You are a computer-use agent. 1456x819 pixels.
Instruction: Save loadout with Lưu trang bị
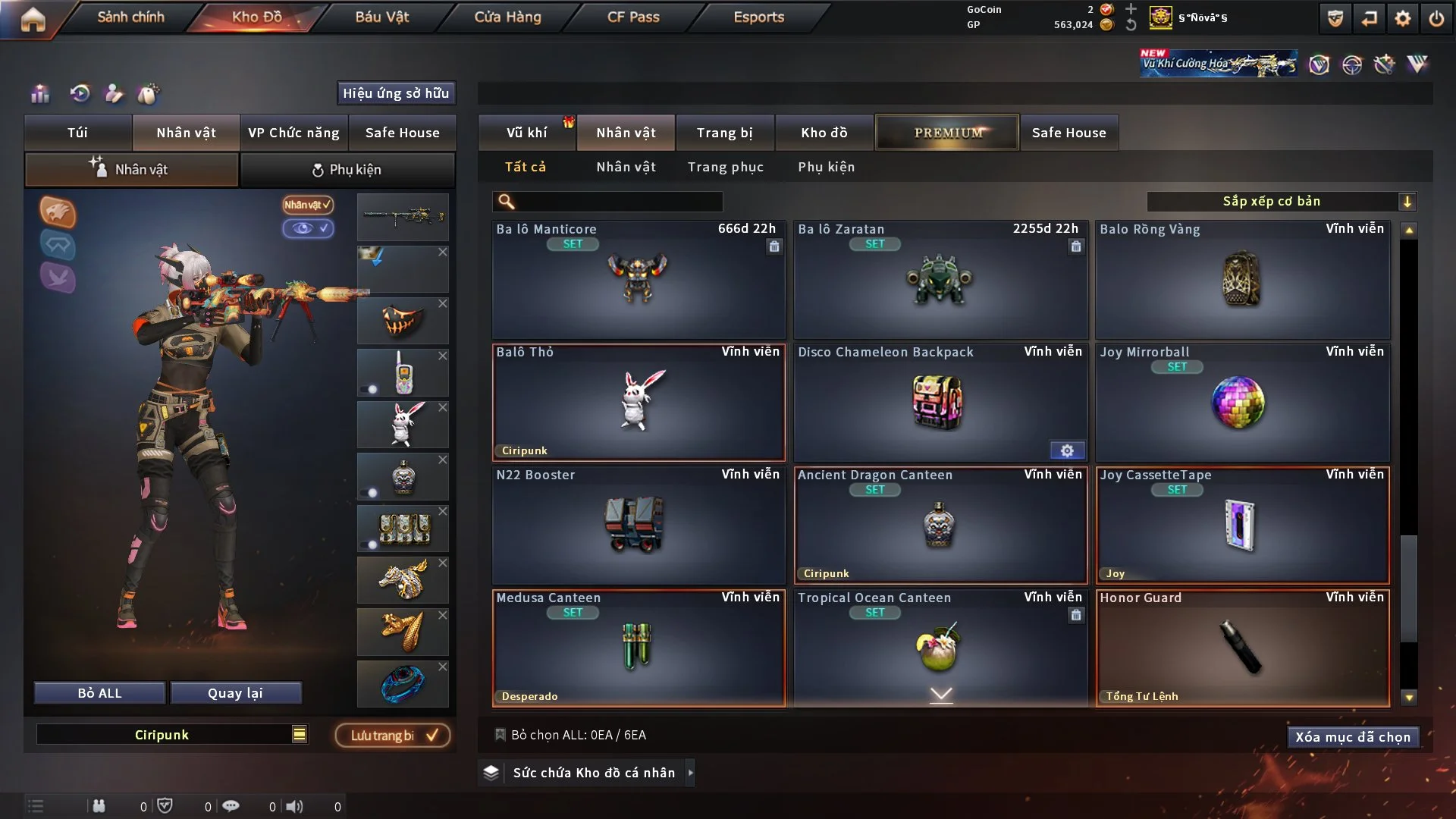(x=393, y=736)
